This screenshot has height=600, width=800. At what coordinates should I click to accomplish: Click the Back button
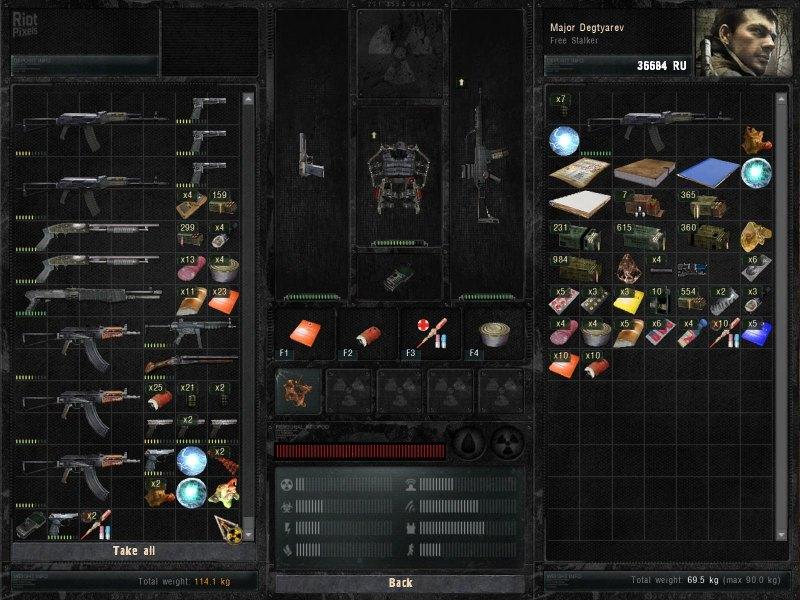400,582
